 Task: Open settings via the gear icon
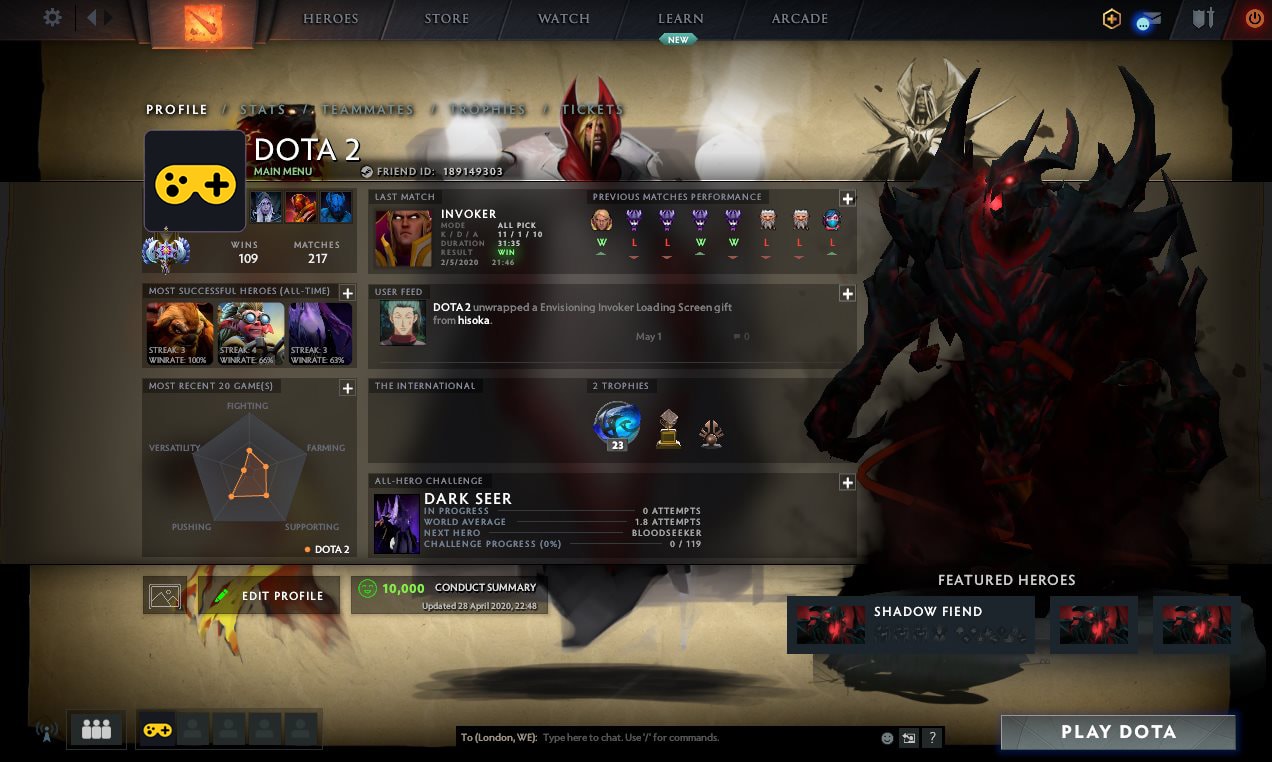[53, 18]
